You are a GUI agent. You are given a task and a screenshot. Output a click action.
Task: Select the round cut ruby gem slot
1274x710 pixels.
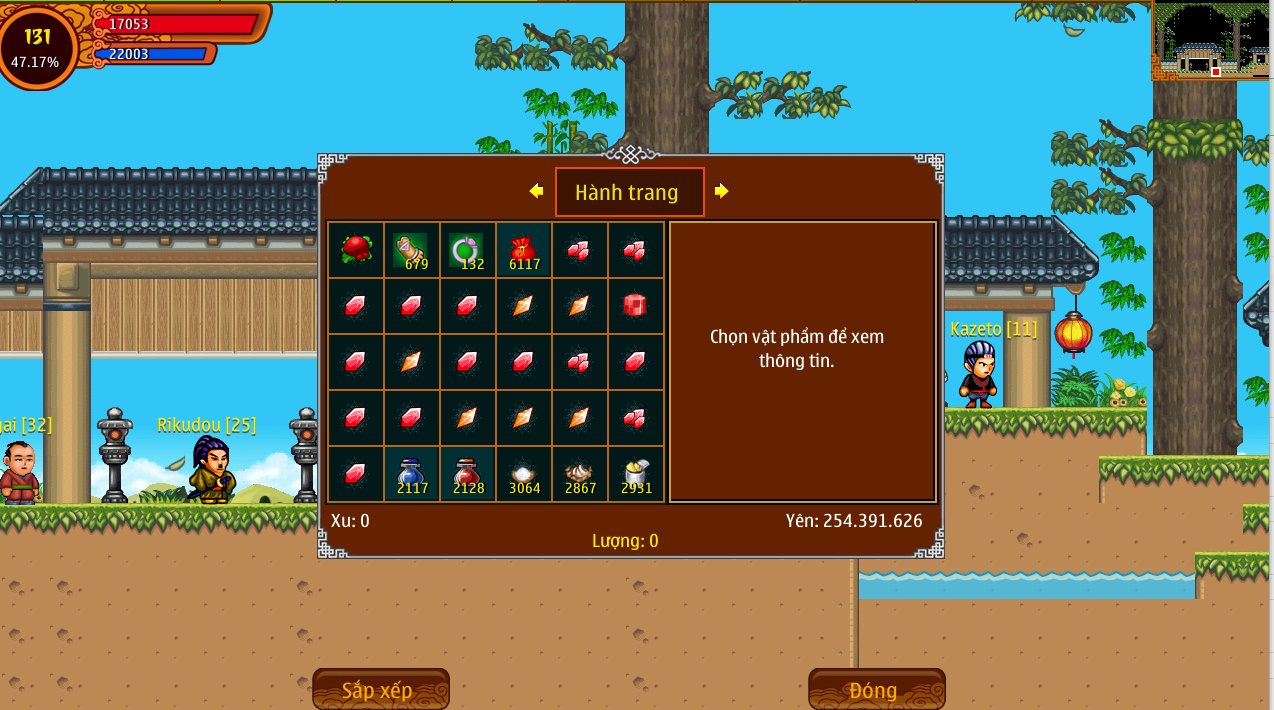(x=635, y=306)
